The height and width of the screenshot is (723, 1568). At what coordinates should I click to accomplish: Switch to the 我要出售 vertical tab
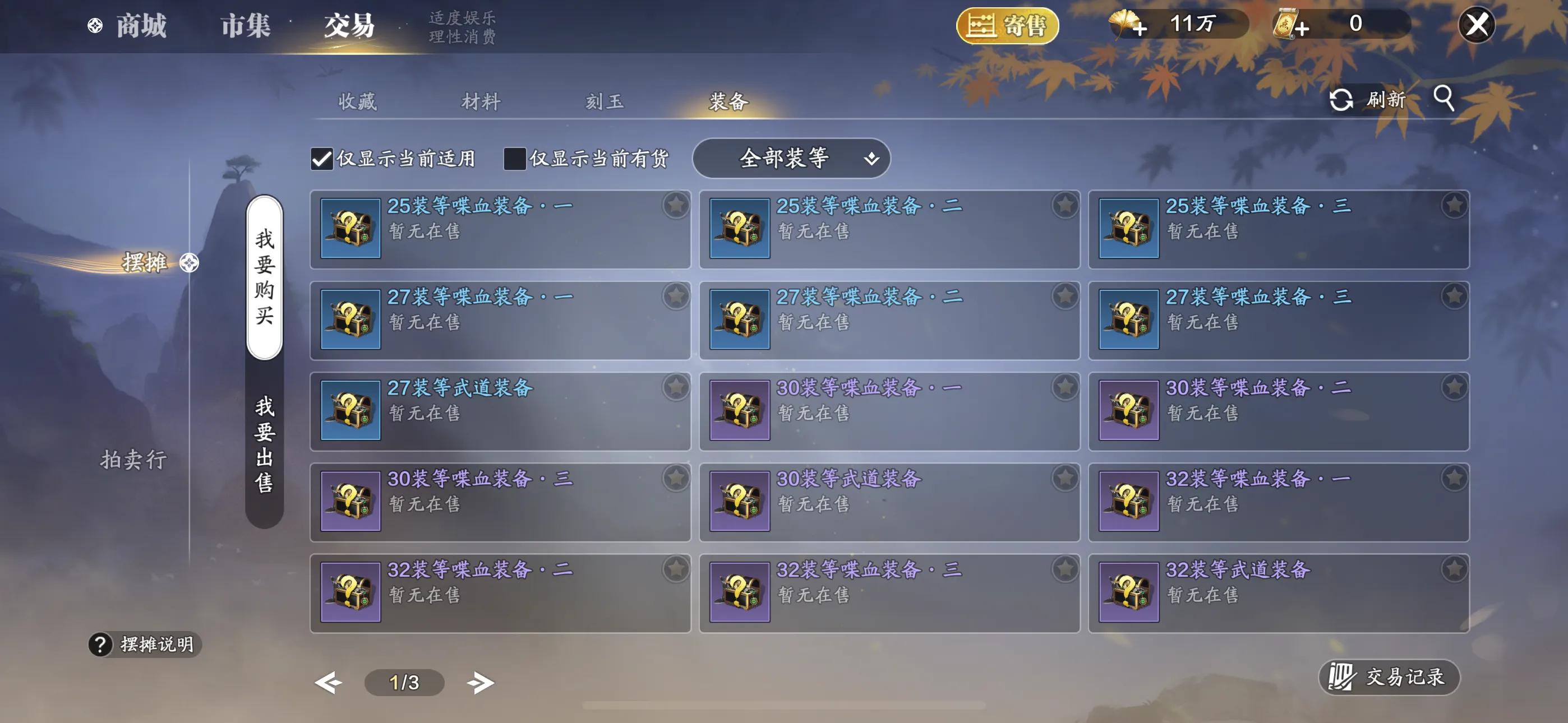coord(264,444)
